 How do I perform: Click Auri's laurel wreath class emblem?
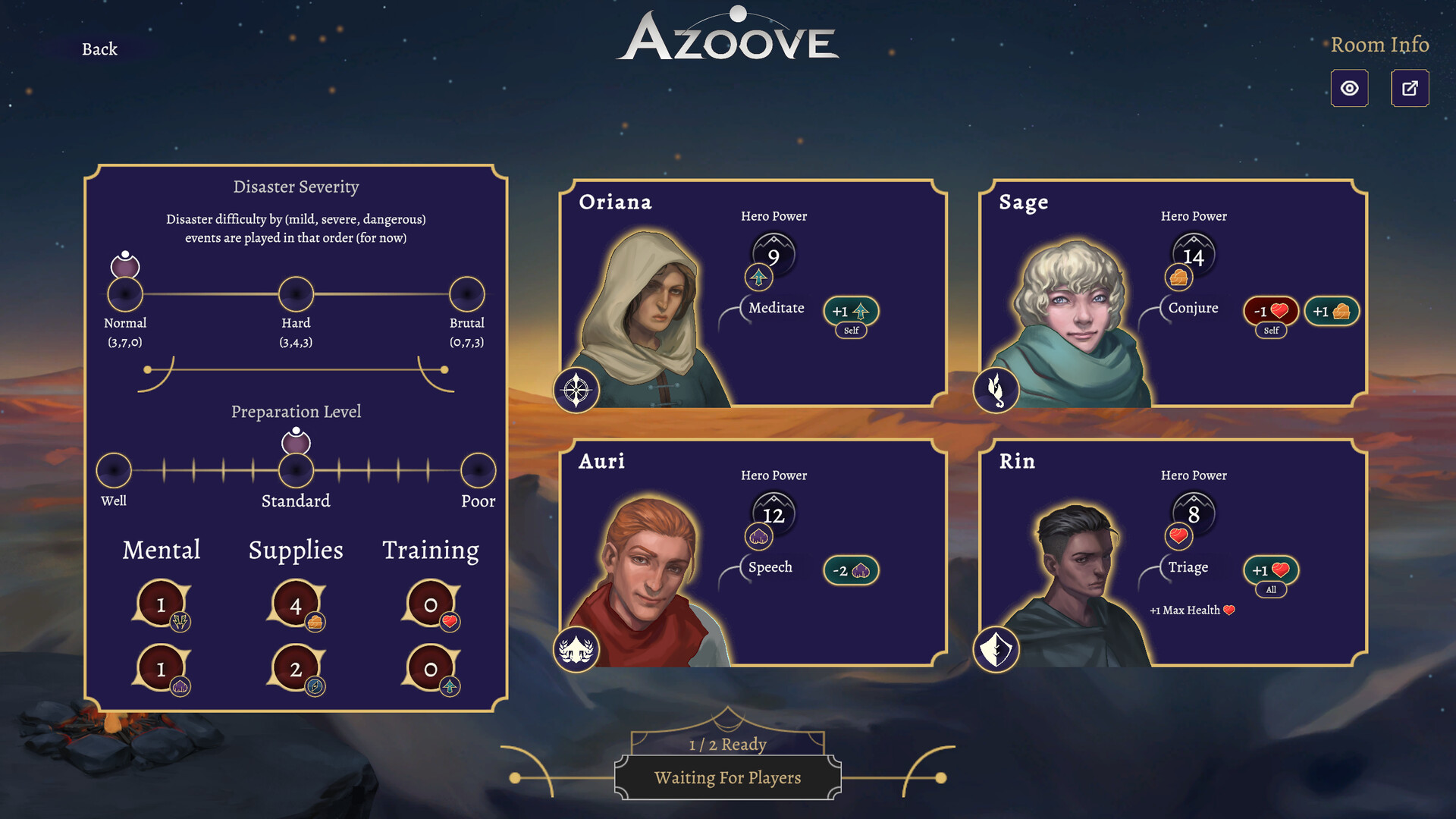pyautogui.click(x=576, y=649)
